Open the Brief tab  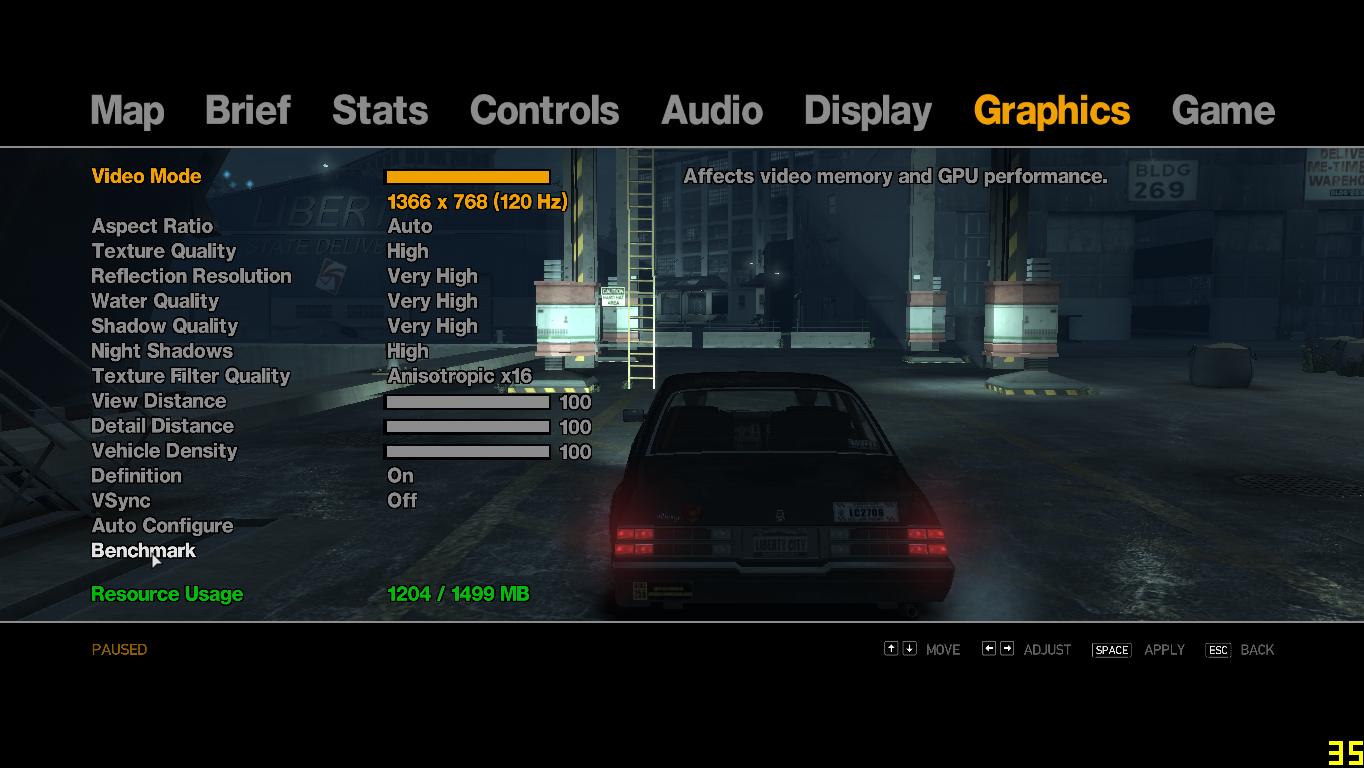[247, 111]
